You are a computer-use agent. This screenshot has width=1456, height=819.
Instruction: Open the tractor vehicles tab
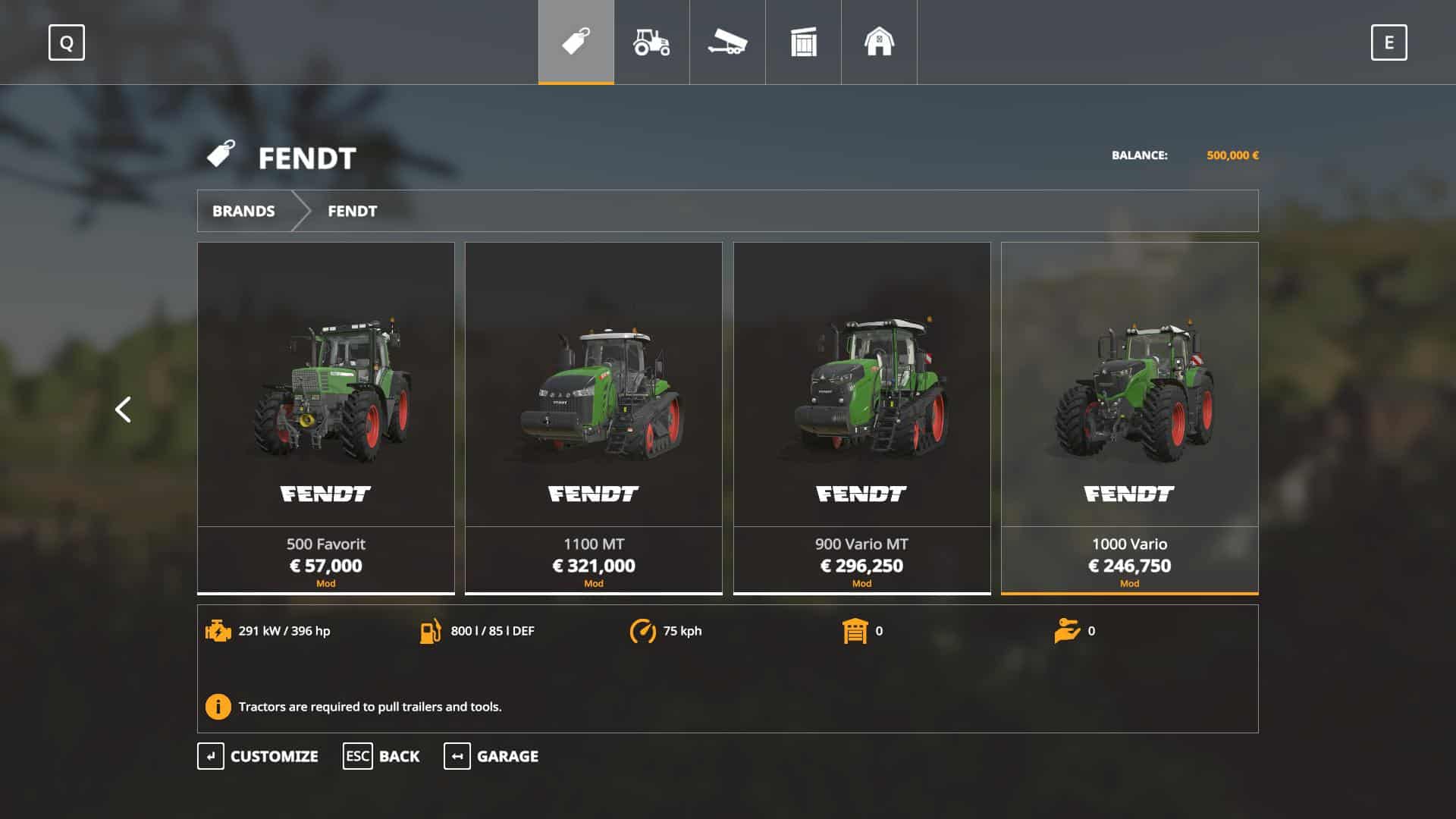point(651,42)
